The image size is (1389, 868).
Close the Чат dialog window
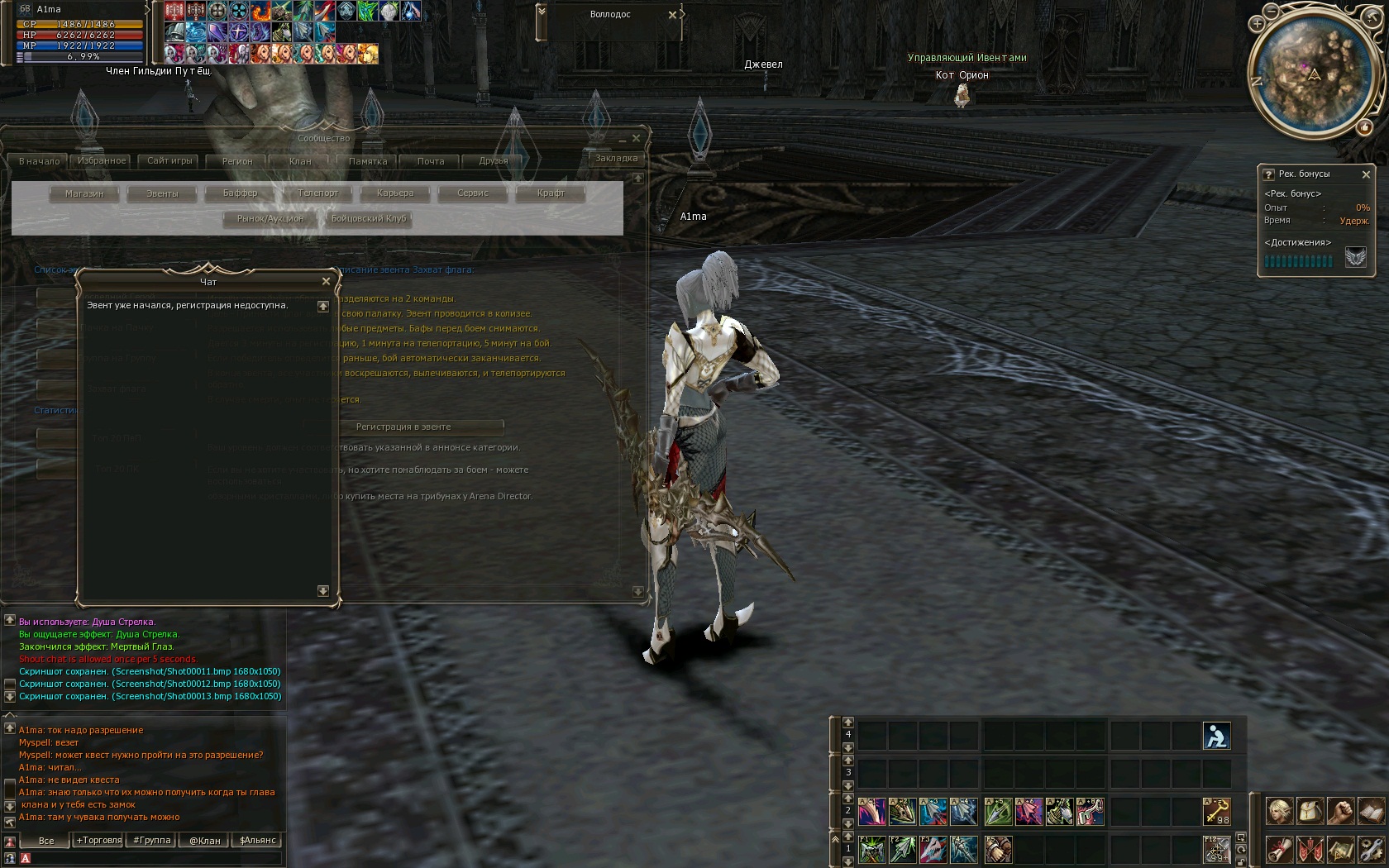tap(326, 281)
